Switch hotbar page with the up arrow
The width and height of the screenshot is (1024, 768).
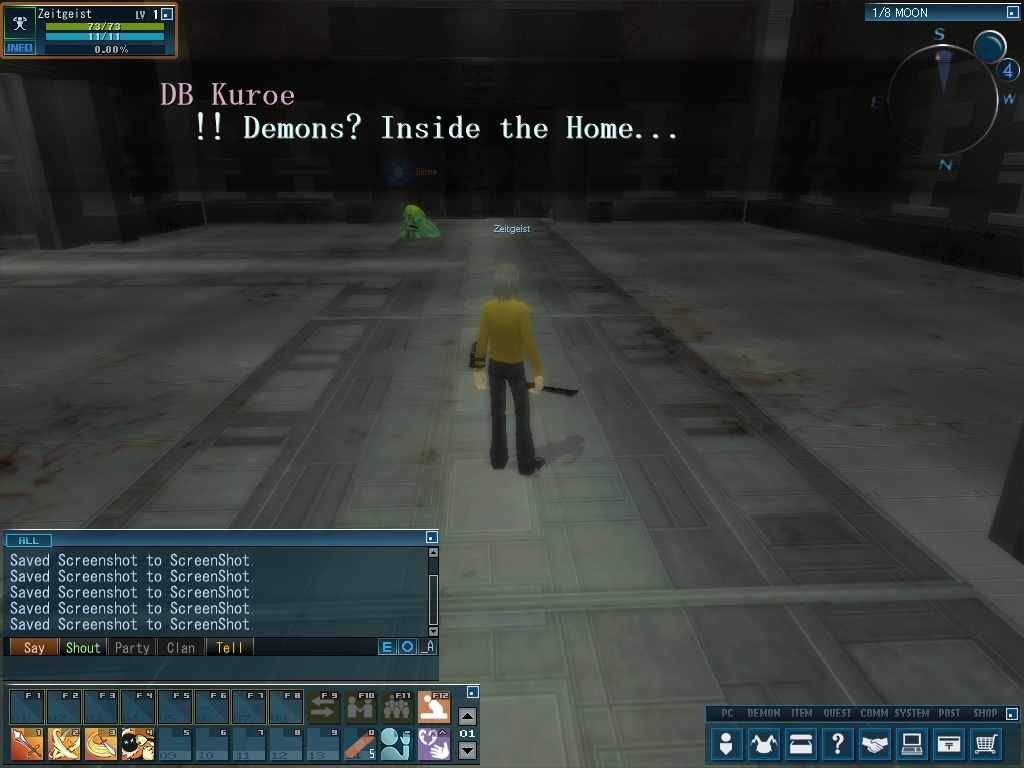coord(467,716)
